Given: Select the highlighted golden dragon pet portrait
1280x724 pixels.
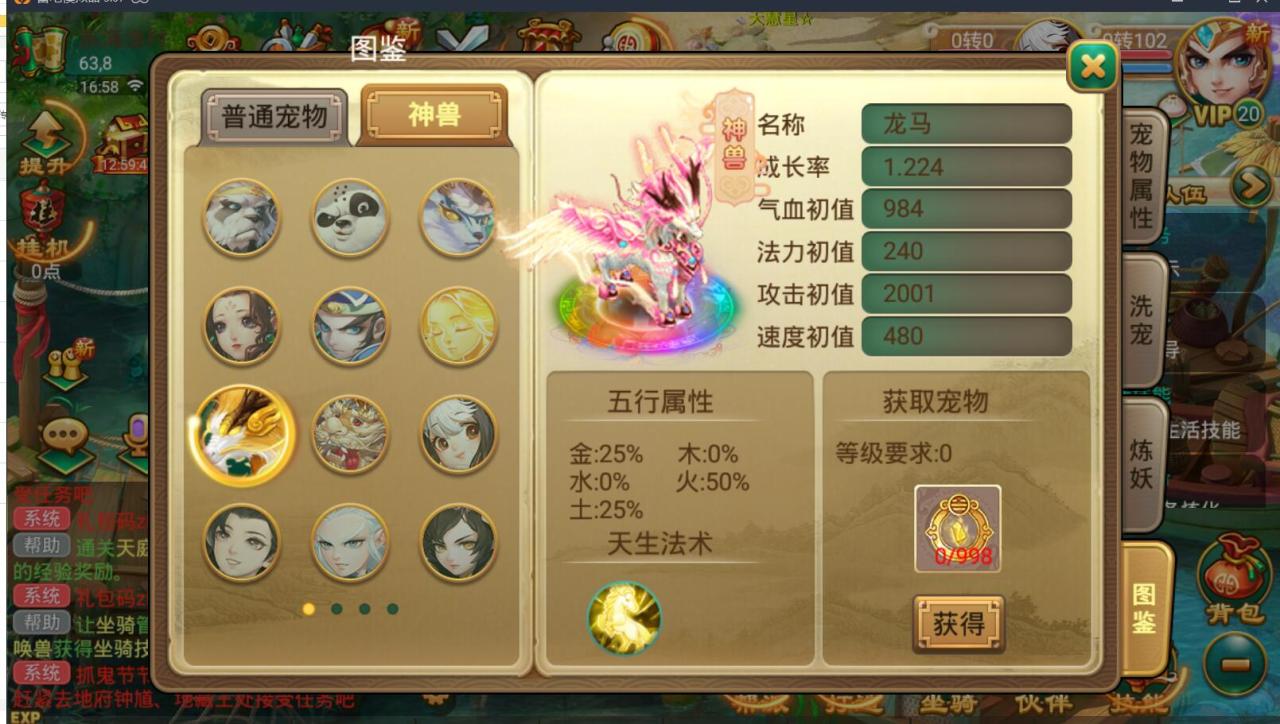Looking at the screenshot, I should [241, 434].
